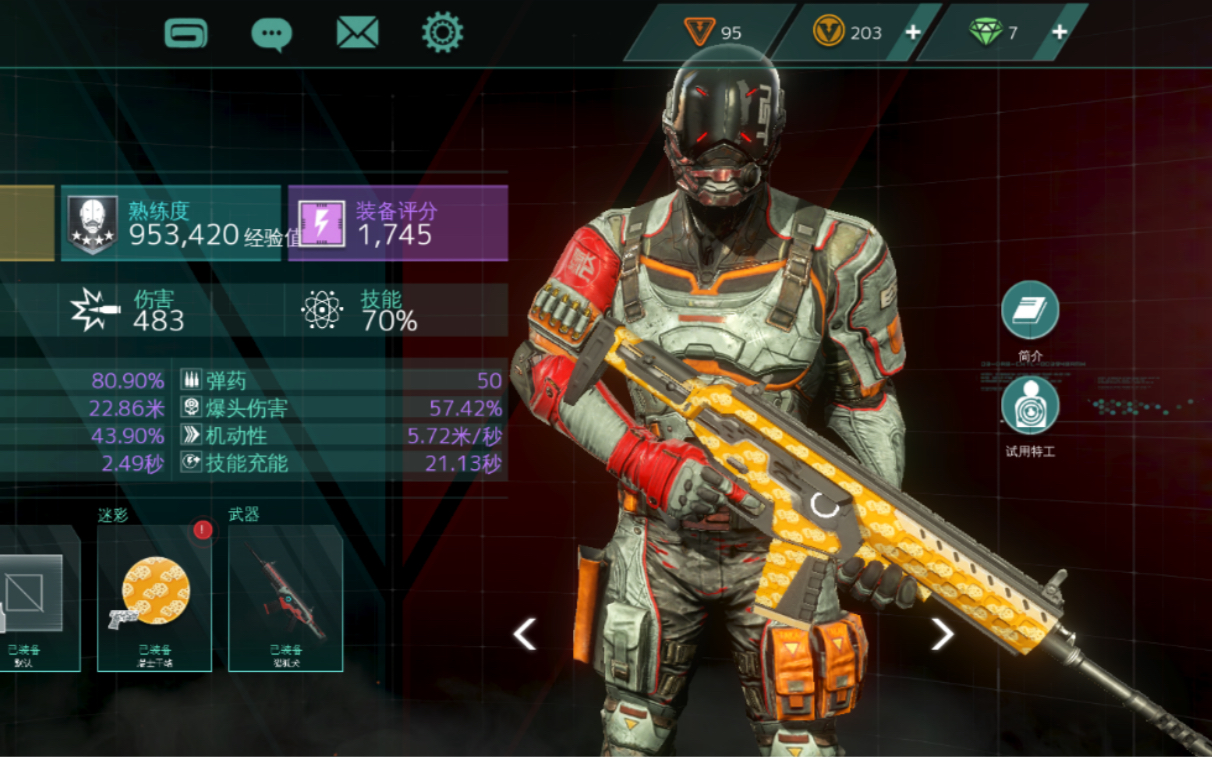1212x757 pixels.
Task: Add more gold coins with plus button
Action: (x=913, y=32)
